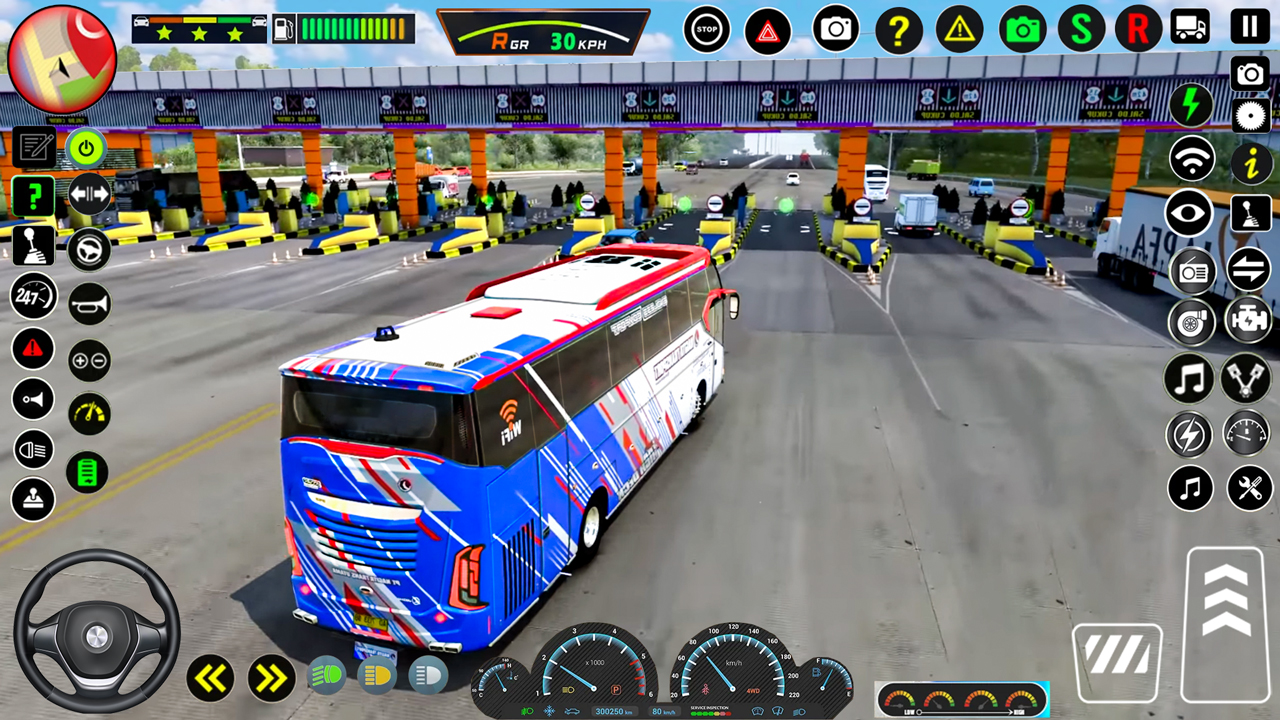Pause the game with the pause button

[1249, 27]
